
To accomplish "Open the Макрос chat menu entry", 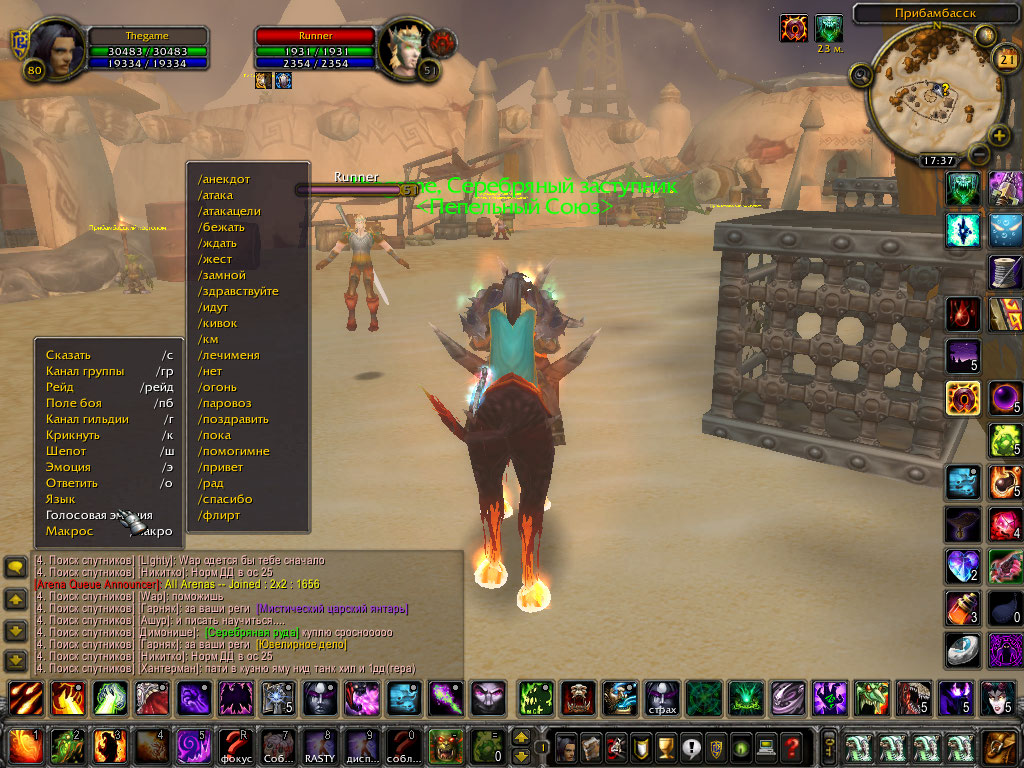I will click(69, 531).
